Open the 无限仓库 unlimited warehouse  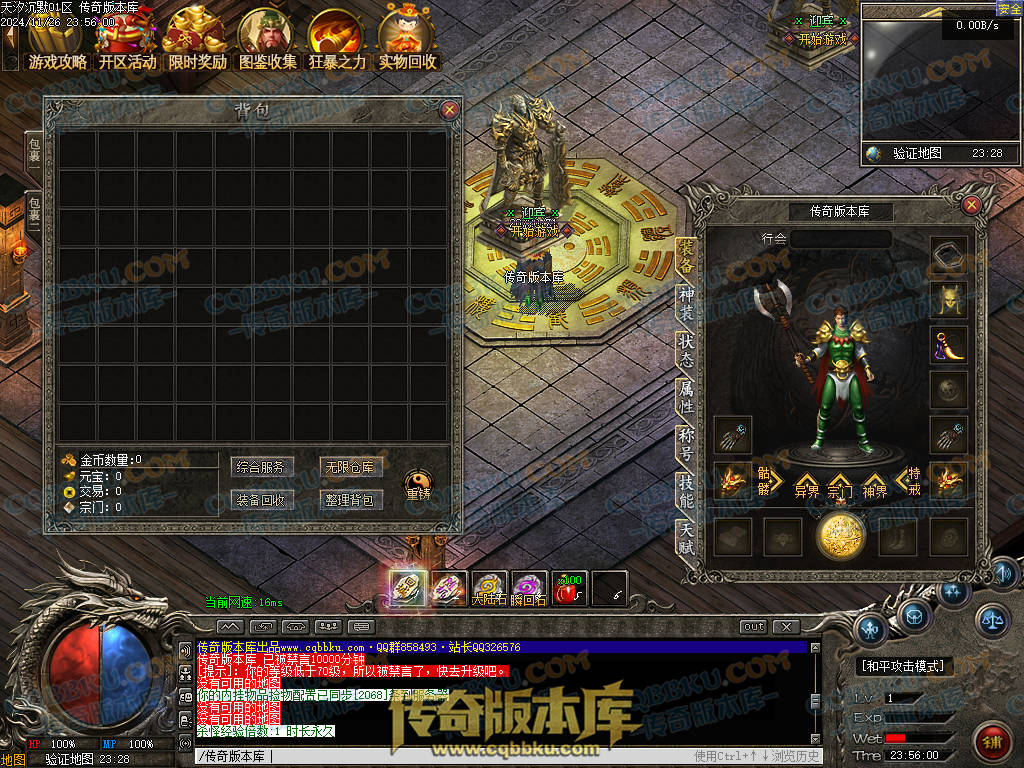[348, 467]
